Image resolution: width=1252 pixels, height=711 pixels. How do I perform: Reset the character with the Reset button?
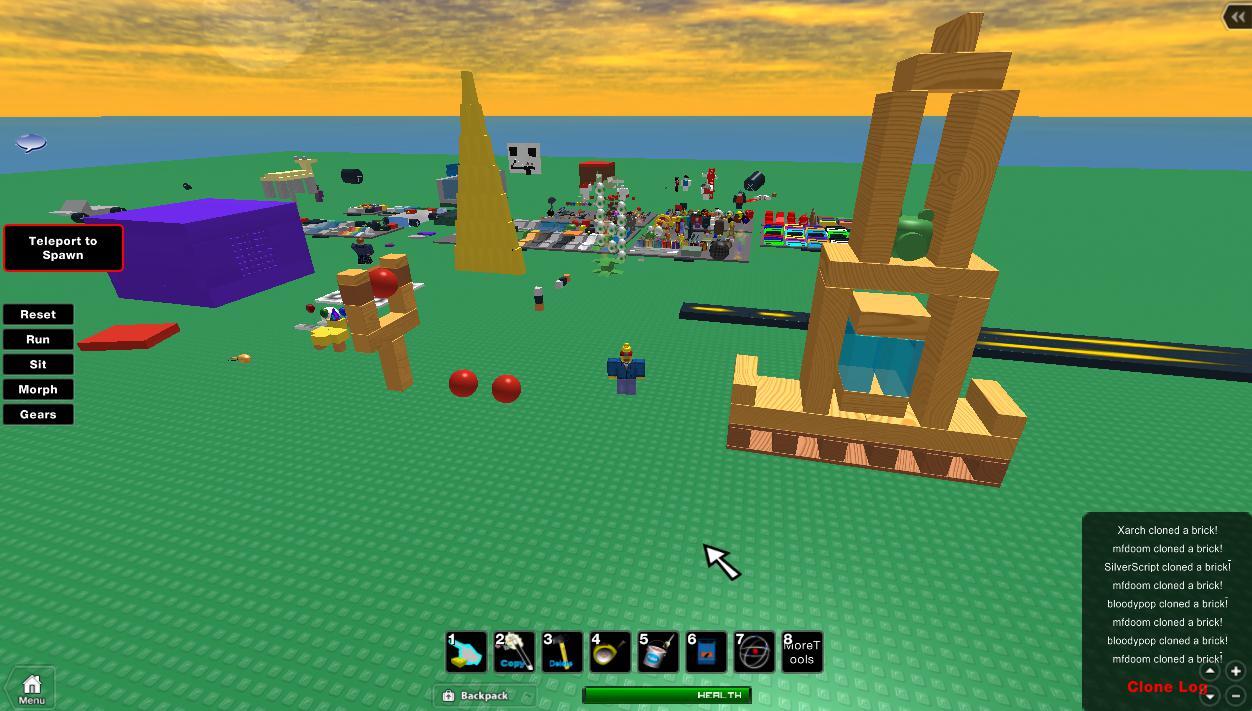click(x=38, y=314)
